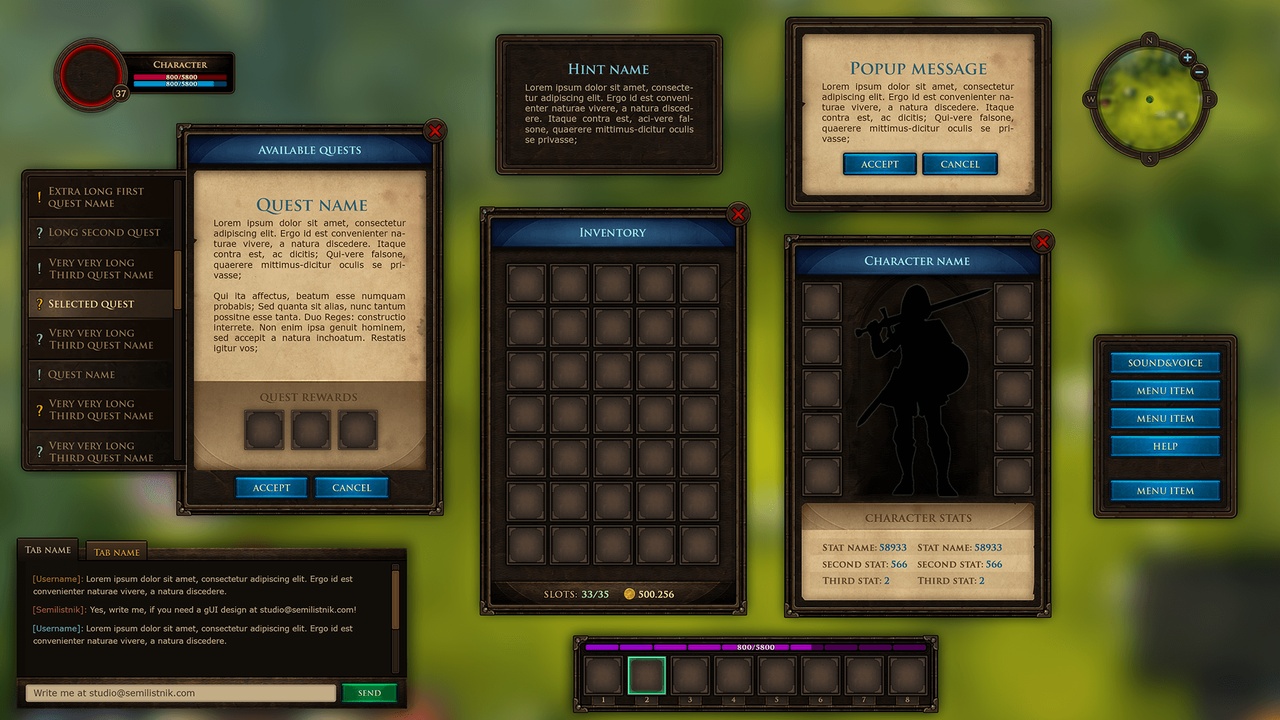Cancel the popup message
This screenshot has width=1280, height=720.
pos(960,164)
